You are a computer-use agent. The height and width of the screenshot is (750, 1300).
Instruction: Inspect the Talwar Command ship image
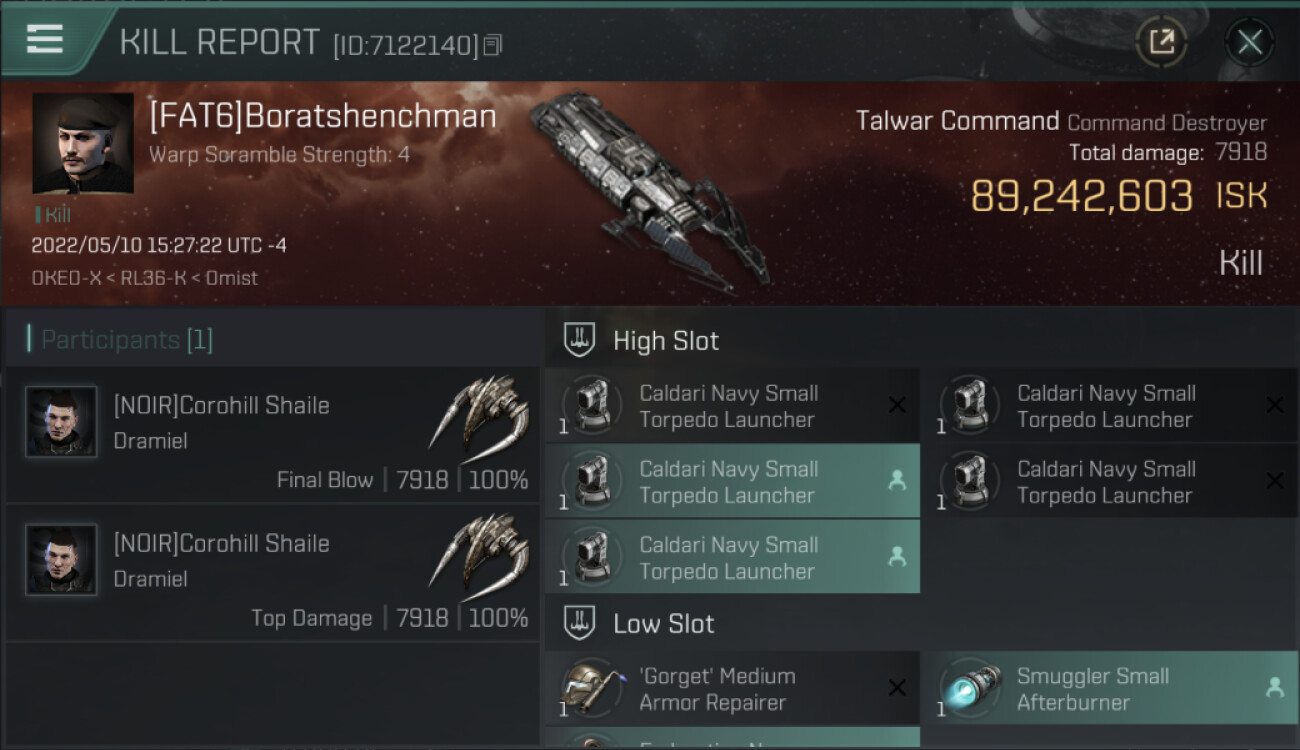650,190
